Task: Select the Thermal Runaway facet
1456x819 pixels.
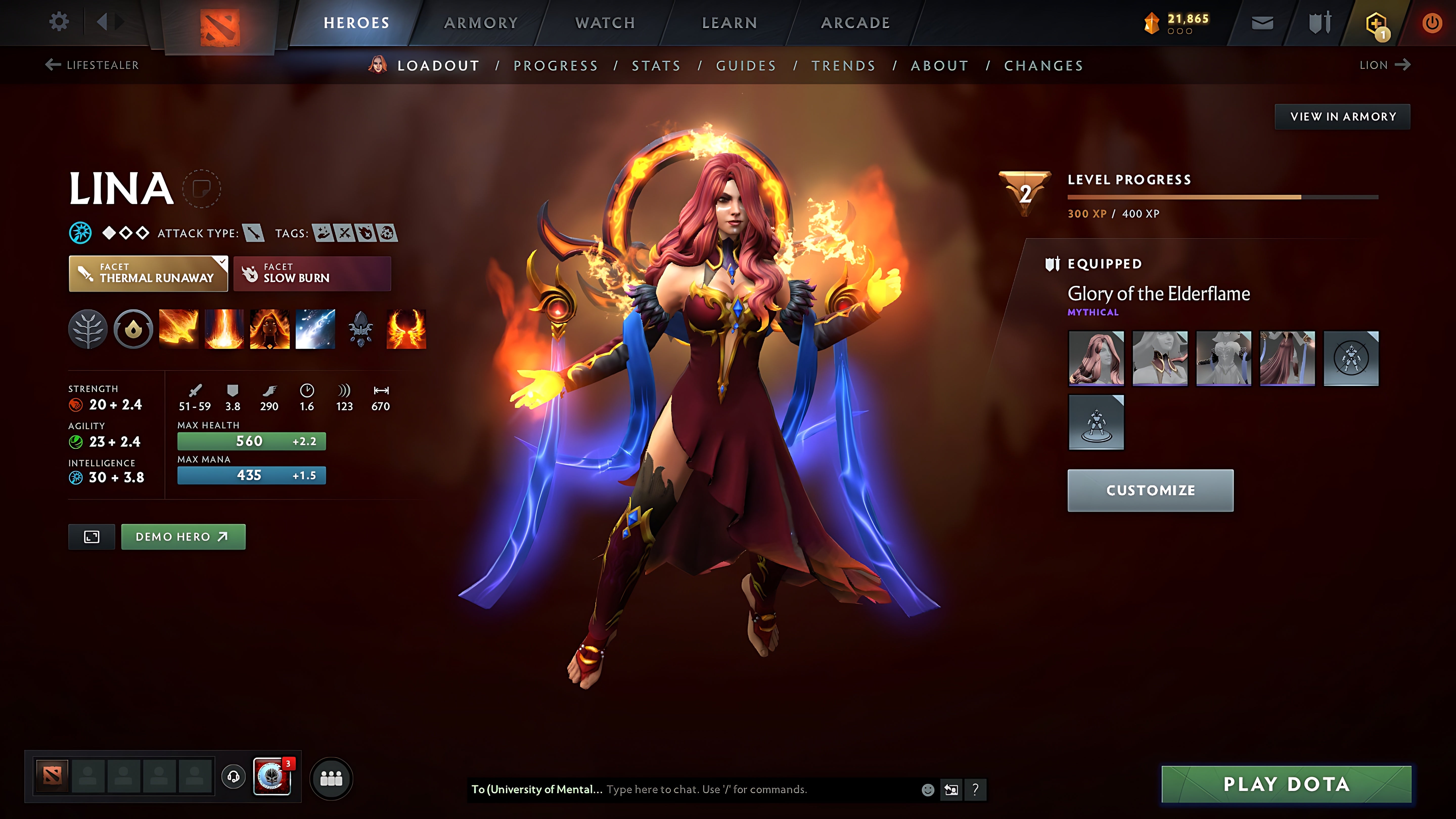Action: click(148, 274)
